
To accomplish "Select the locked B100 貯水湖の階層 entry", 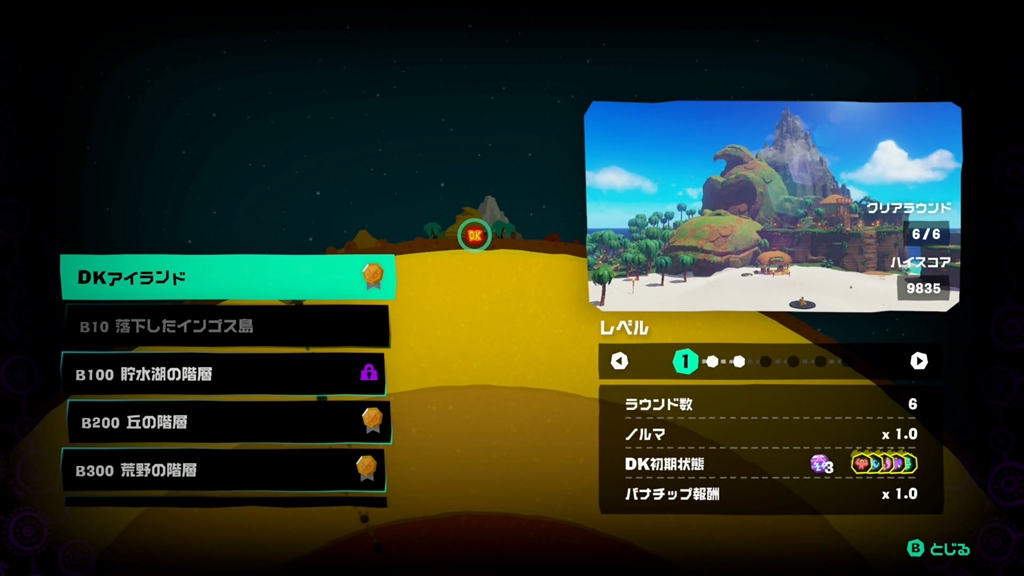I will [x=224, y=374].
